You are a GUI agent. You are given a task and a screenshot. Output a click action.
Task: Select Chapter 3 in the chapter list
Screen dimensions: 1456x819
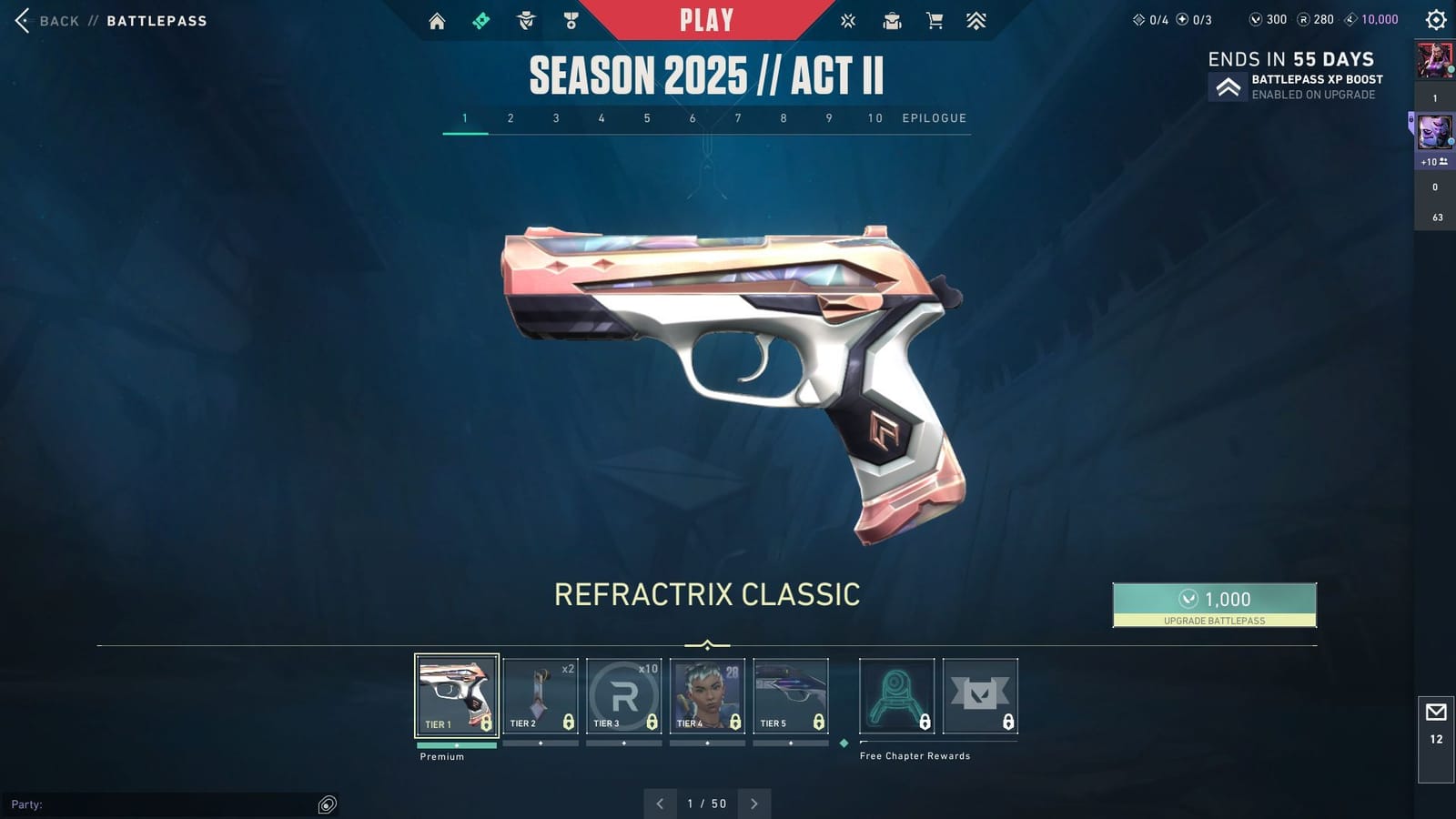point(555,117)
